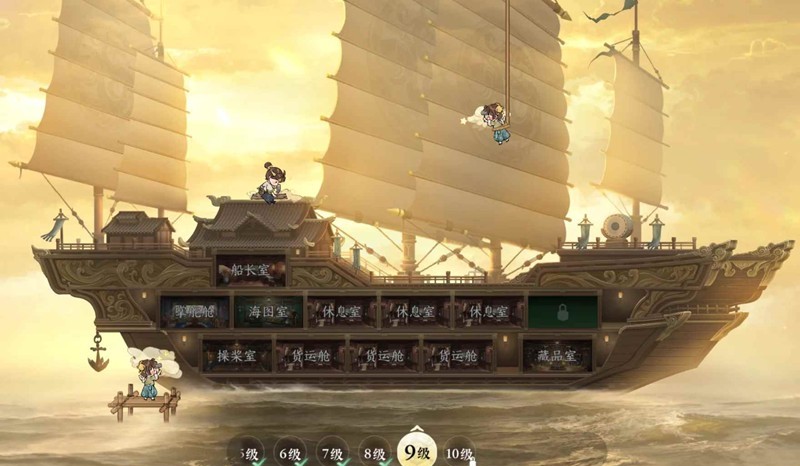The height and width of the screenshot is (466, 800).
Task: Switch to the 10级 level tab
Action: point(459,453)
